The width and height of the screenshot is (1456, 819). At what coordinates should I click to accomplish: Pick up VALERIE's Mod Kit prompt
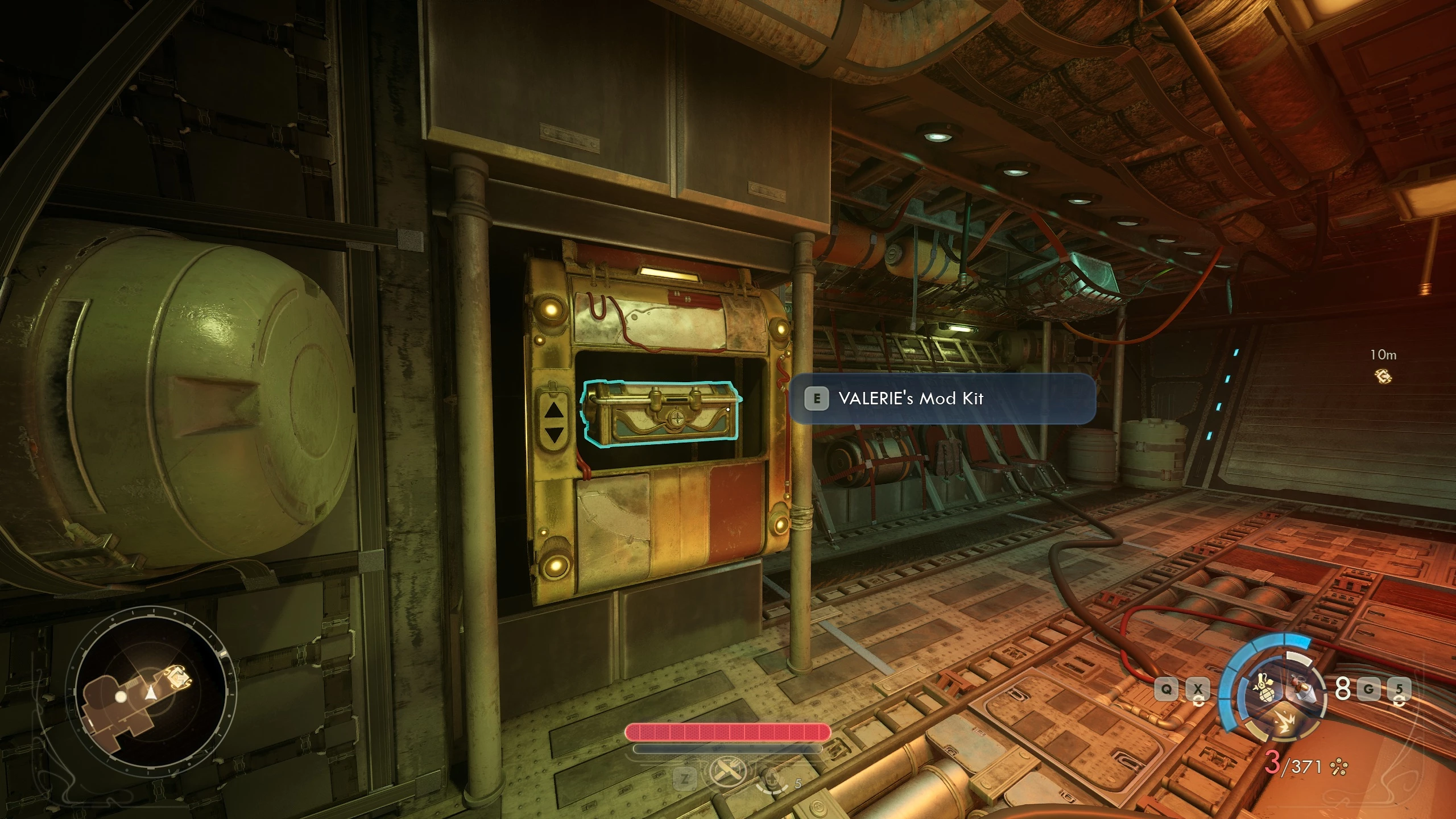coord(942,399)
